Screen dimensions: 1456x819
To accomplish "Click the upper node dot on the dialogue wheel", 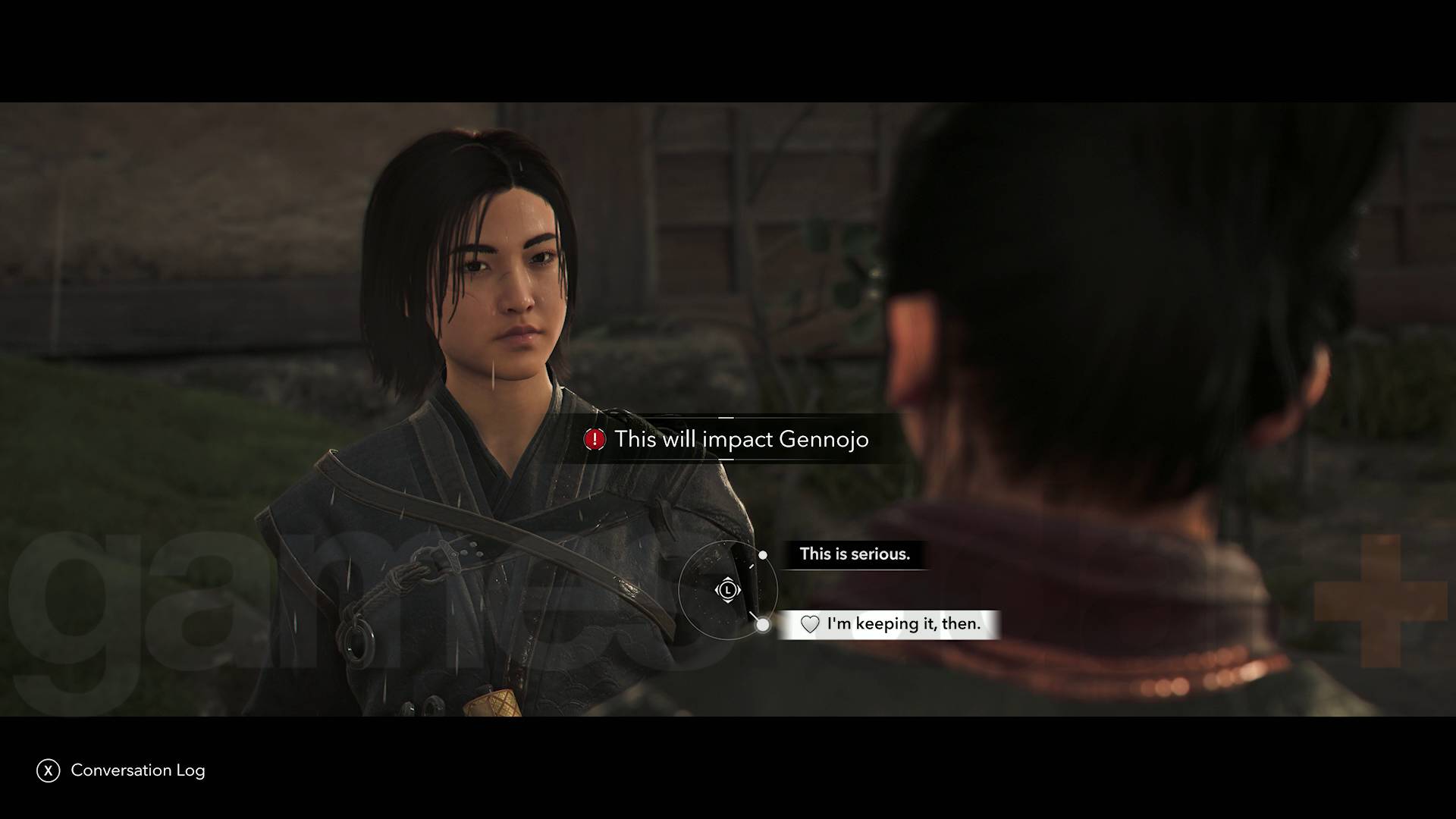I will pyautogui.click(x=762, y=555).
